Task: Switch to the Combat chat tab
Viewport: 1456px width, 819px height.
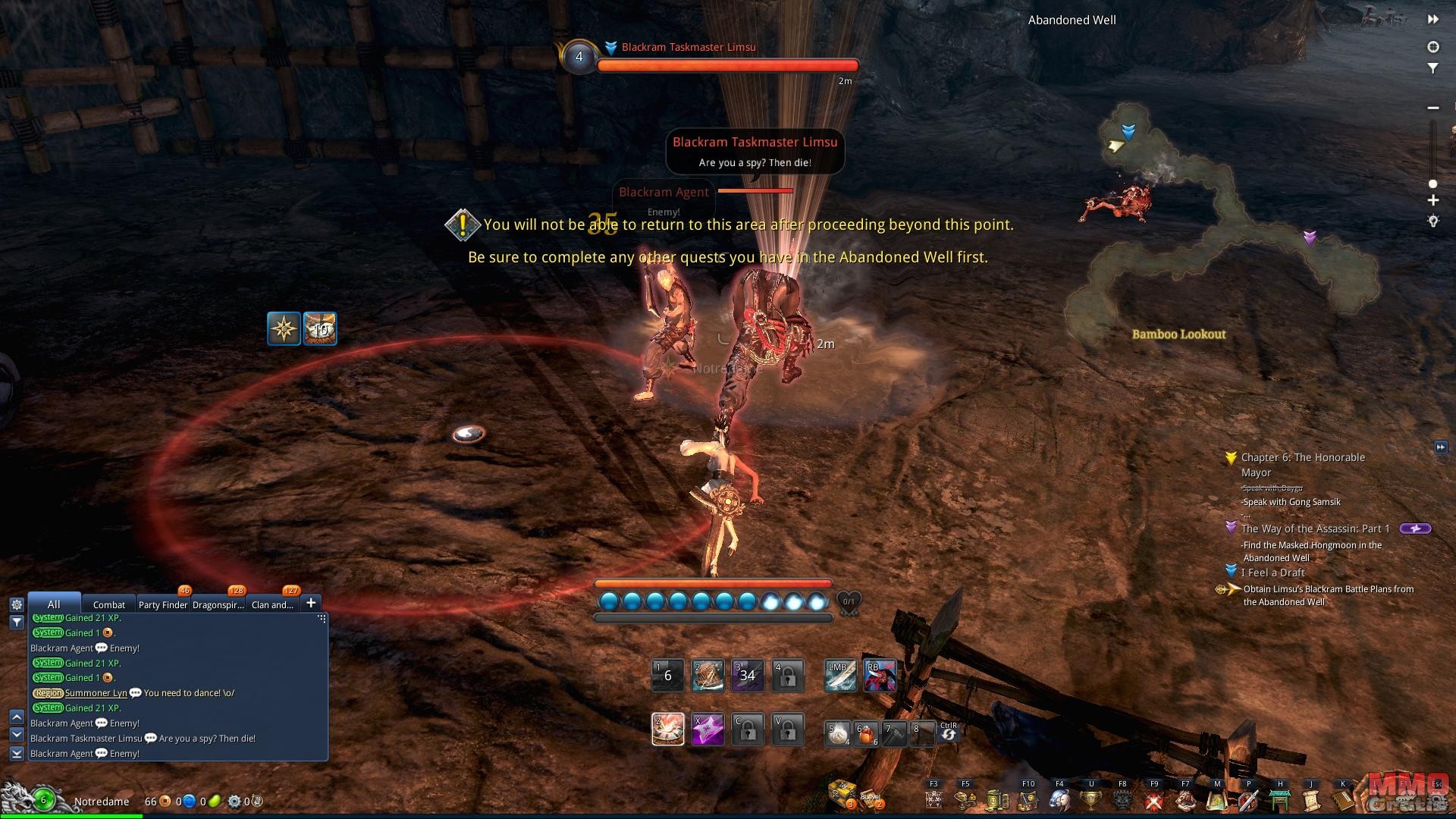Action: click(108, 604)
